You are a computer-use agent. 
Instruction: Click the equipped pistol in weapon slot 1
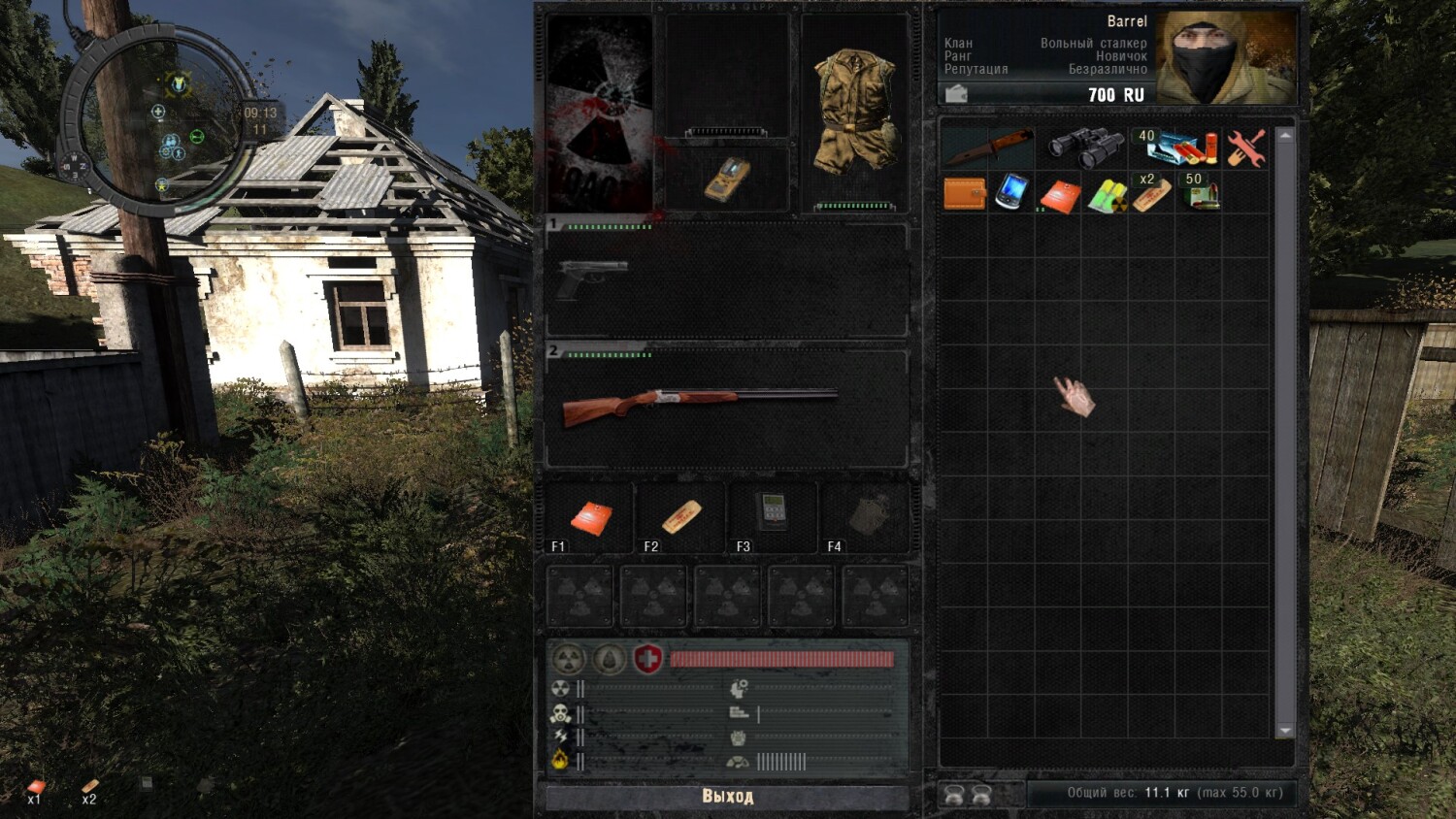click(592, 278)
